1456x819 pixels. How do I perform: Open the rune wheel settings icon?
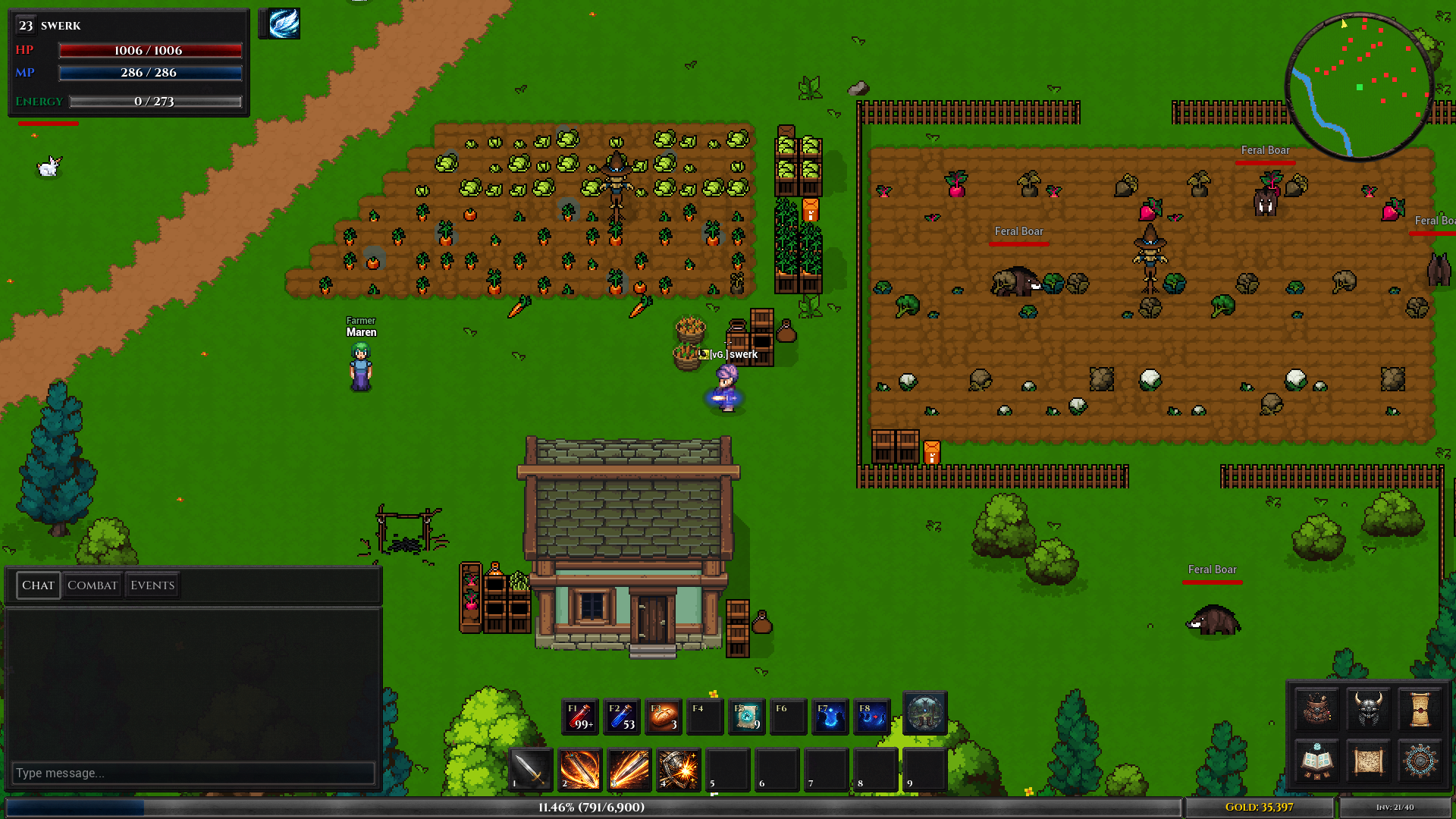coord(1420,762)
